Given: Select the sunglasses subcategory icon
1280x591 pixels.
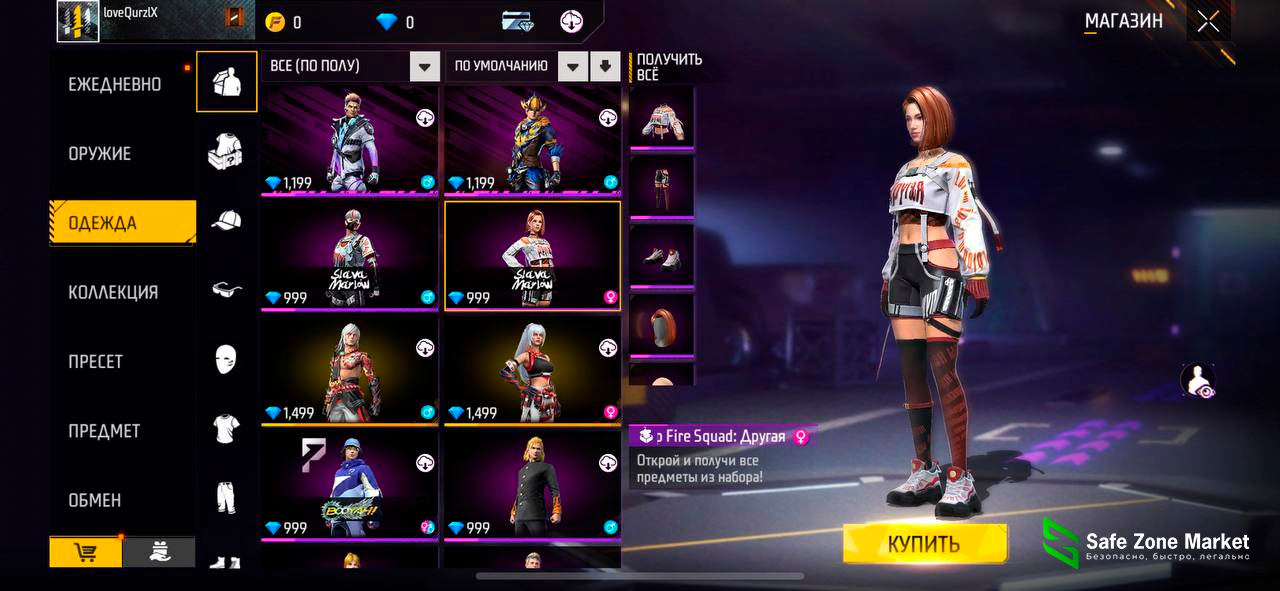Looking at the screenshot, I should click(226, 289).
